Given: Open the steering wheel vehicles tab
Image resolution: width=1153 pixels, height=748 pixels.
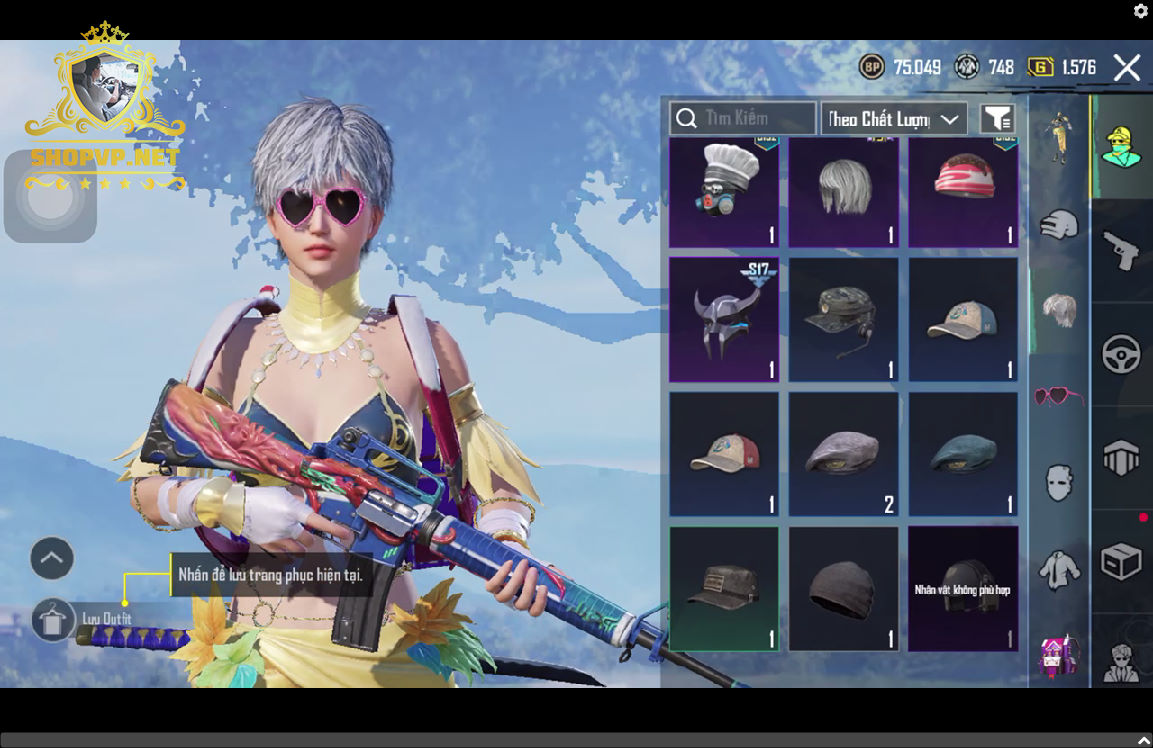Looking at the screenshot, I should coord(1121,354).
